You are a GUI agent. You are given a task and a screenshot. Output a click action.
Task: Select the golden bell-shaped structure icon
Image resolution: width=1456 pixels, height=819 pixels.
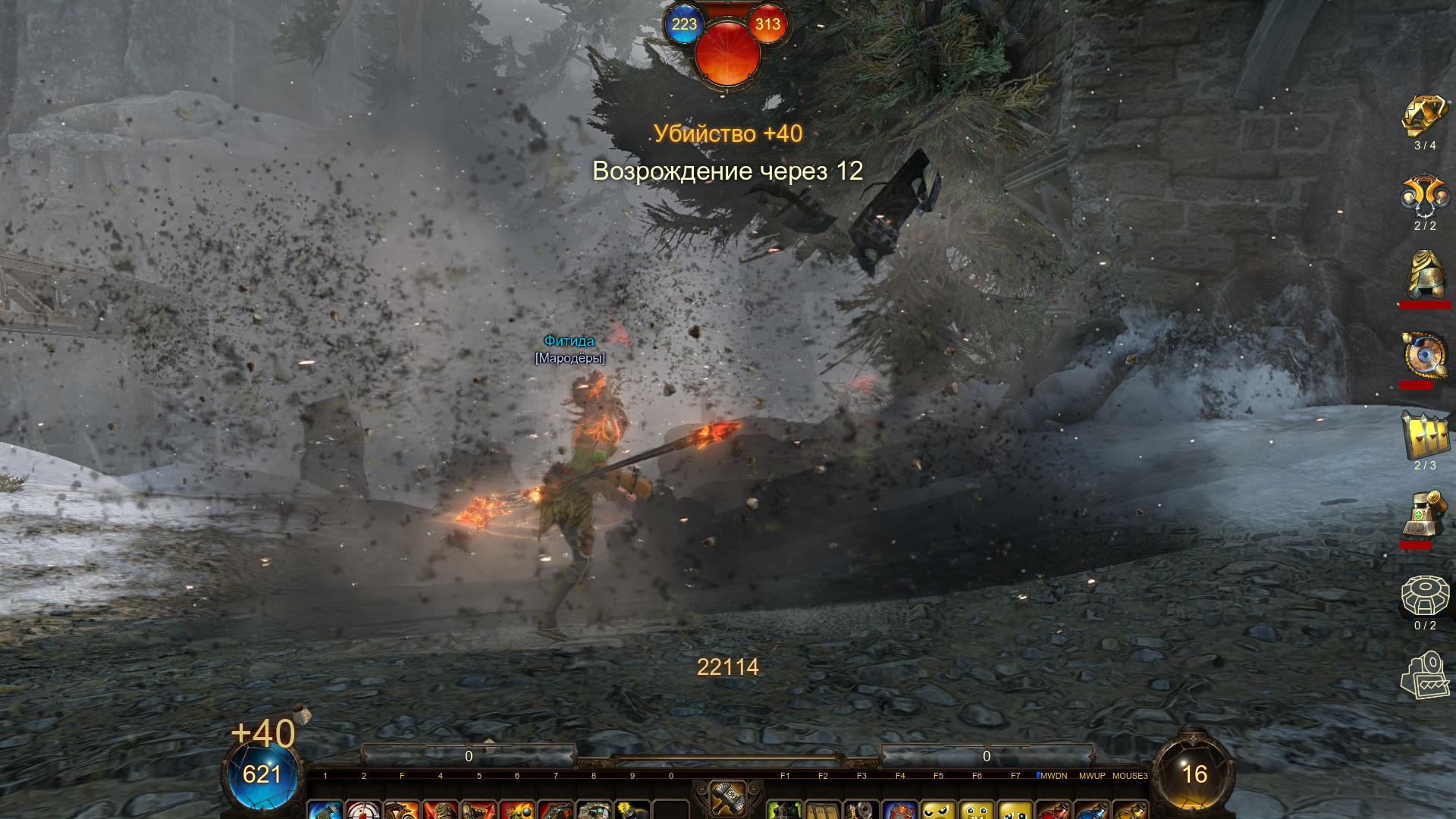(1424, 276)
